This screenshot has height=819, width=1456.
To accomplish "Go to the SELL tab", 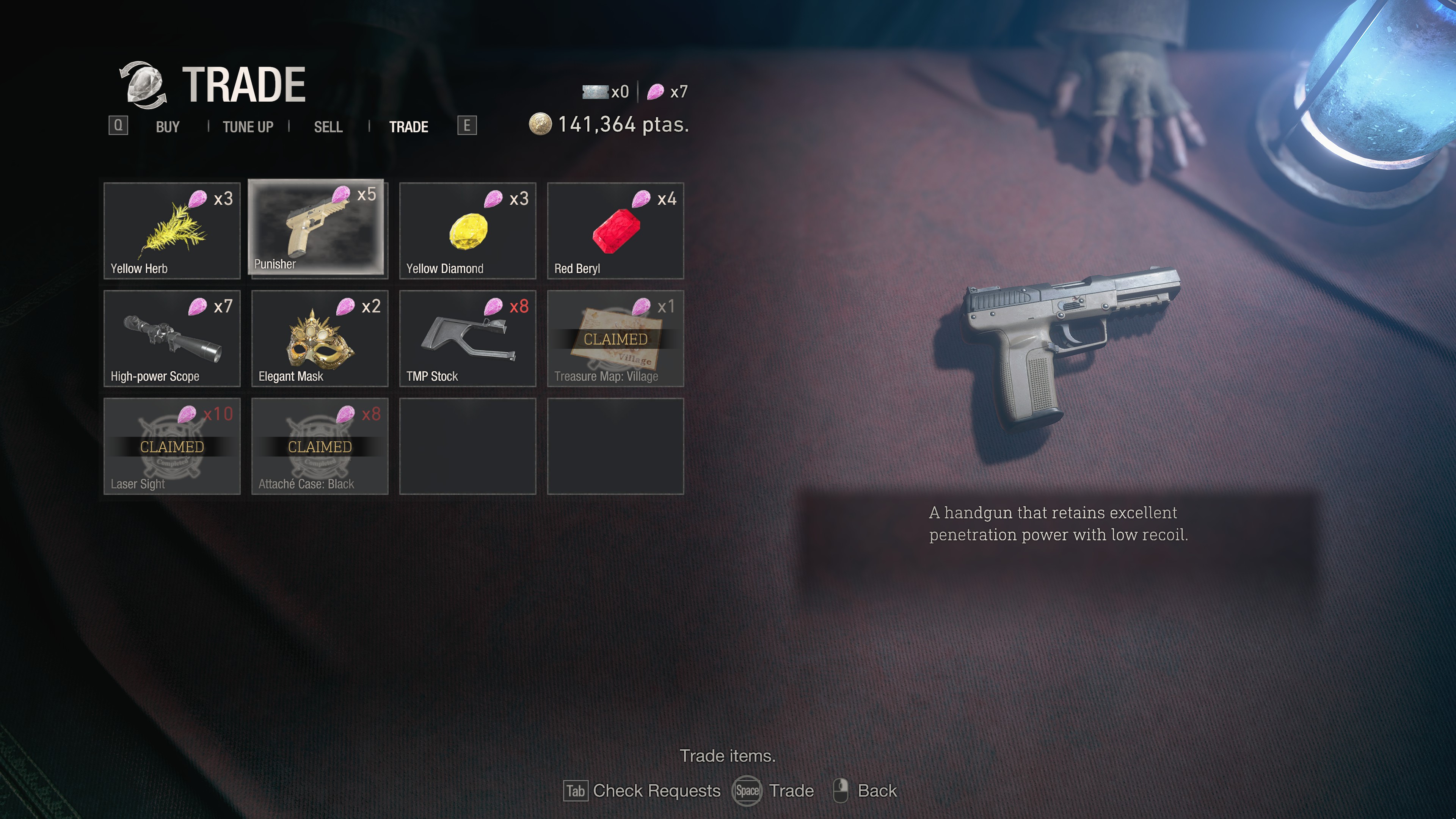I will pos(328,127).
